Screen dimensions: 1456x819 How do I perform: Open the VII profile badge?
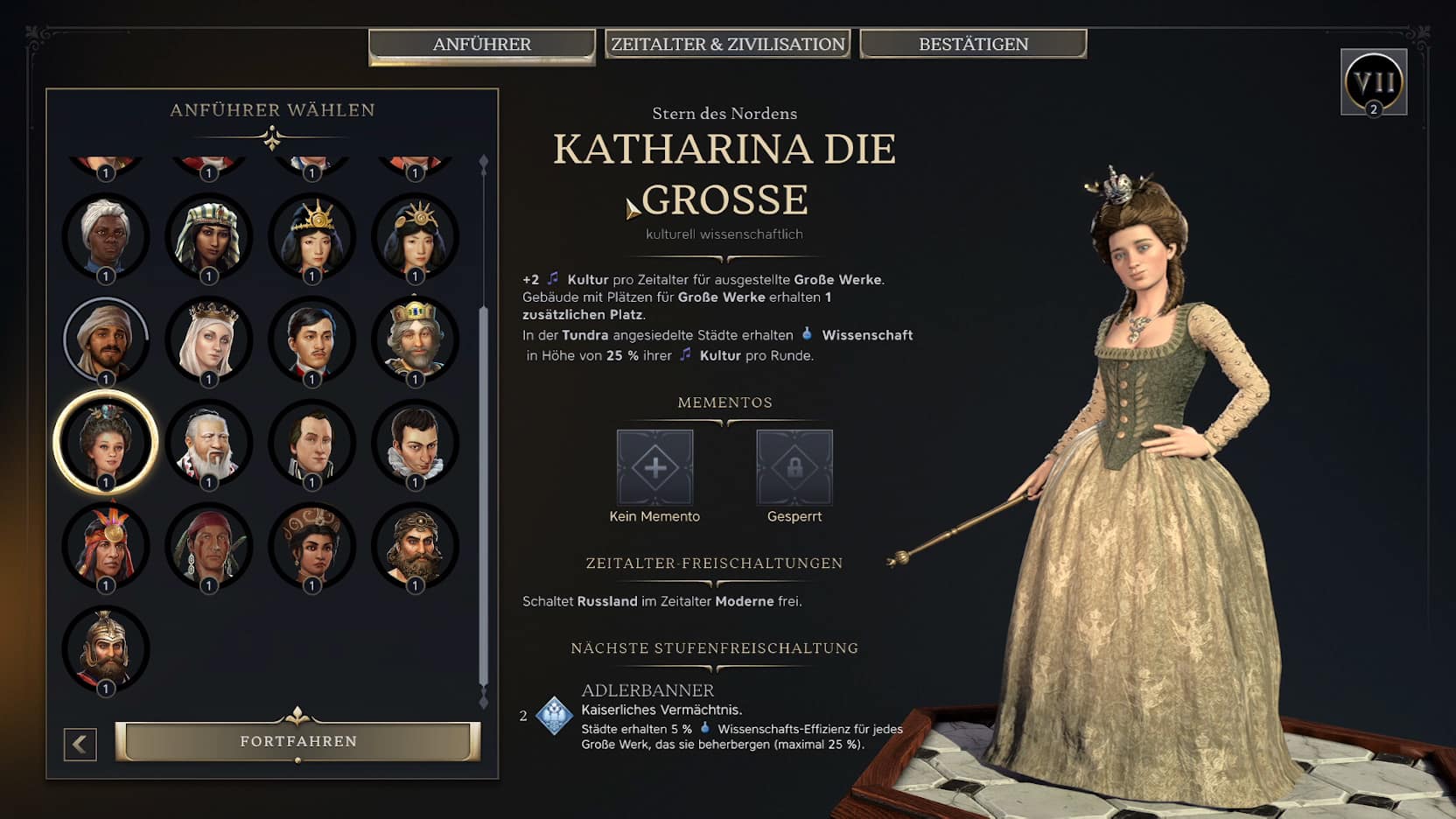[x=1373, y=82]
